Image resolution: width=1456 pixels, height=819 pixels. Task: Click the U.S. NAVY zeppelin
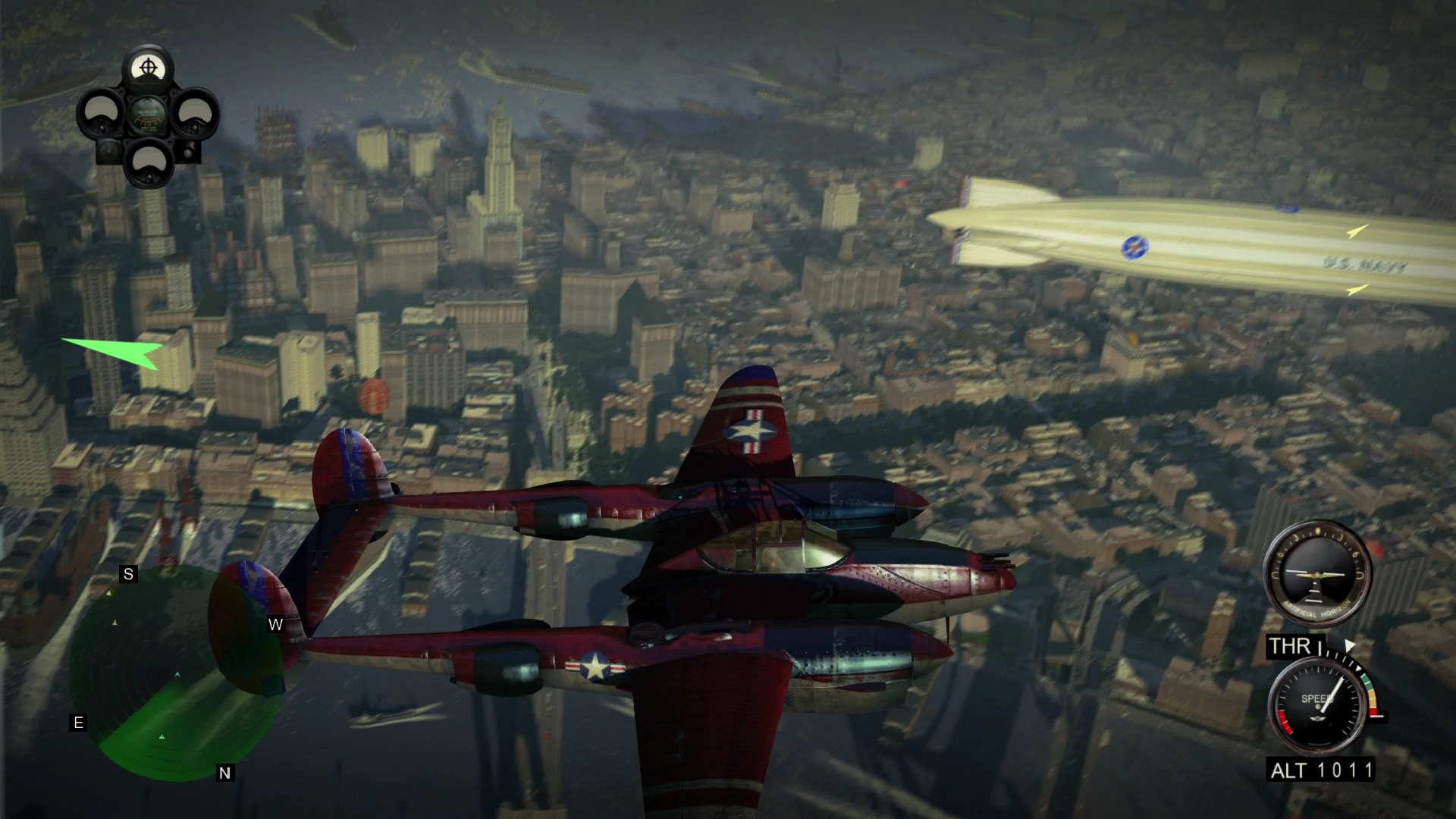coord(1137,243)
